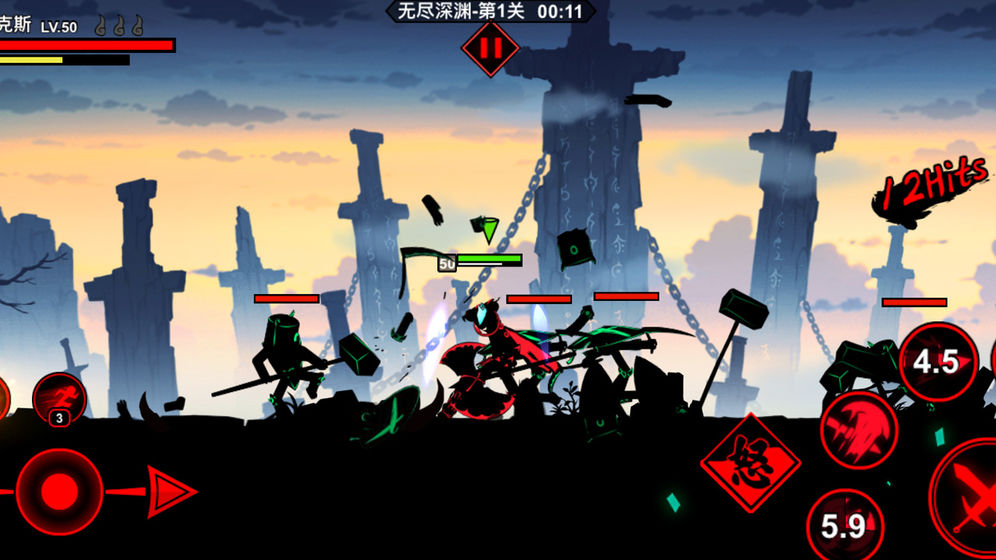Activate the red rage (怒) diamond skill

[750, 462]
